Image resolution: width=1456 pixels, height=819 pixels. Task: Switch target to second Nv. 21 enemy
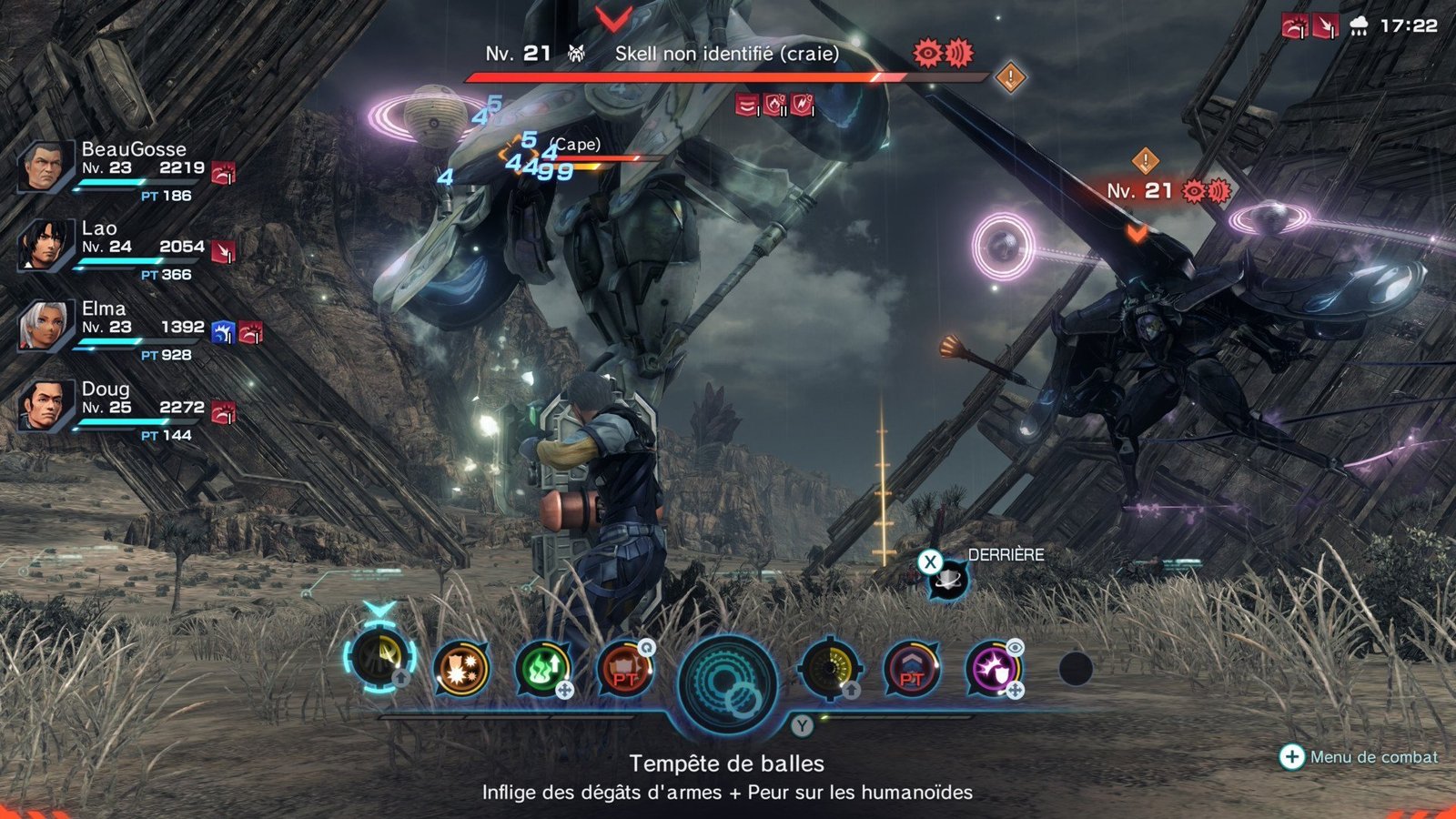pyautogui.click(x=1139, y=191)
